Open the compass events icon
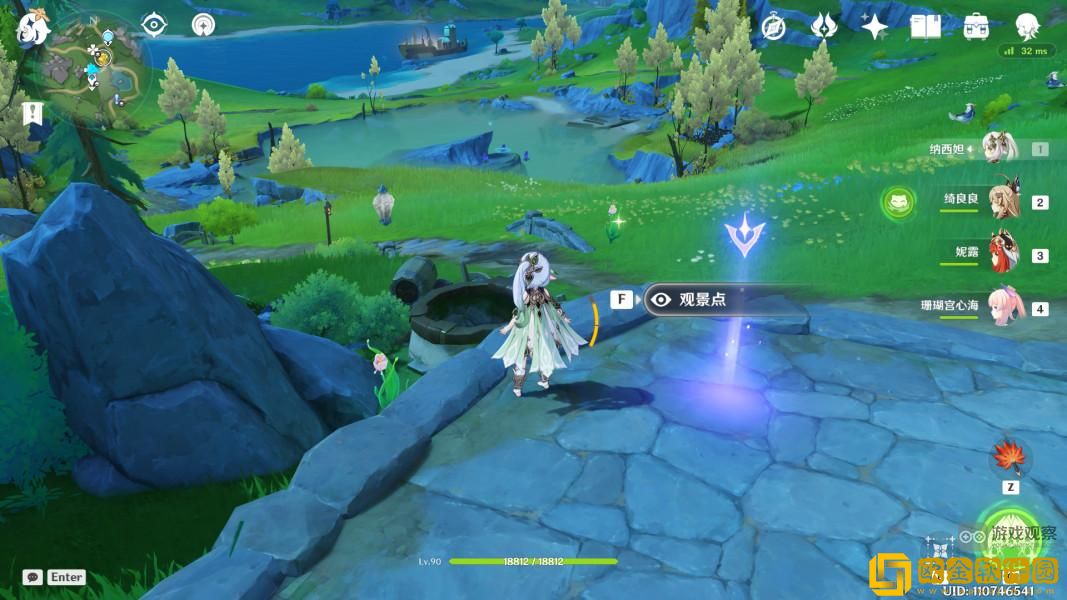Viewport: 1067px width, 600px height. (773, 27)
